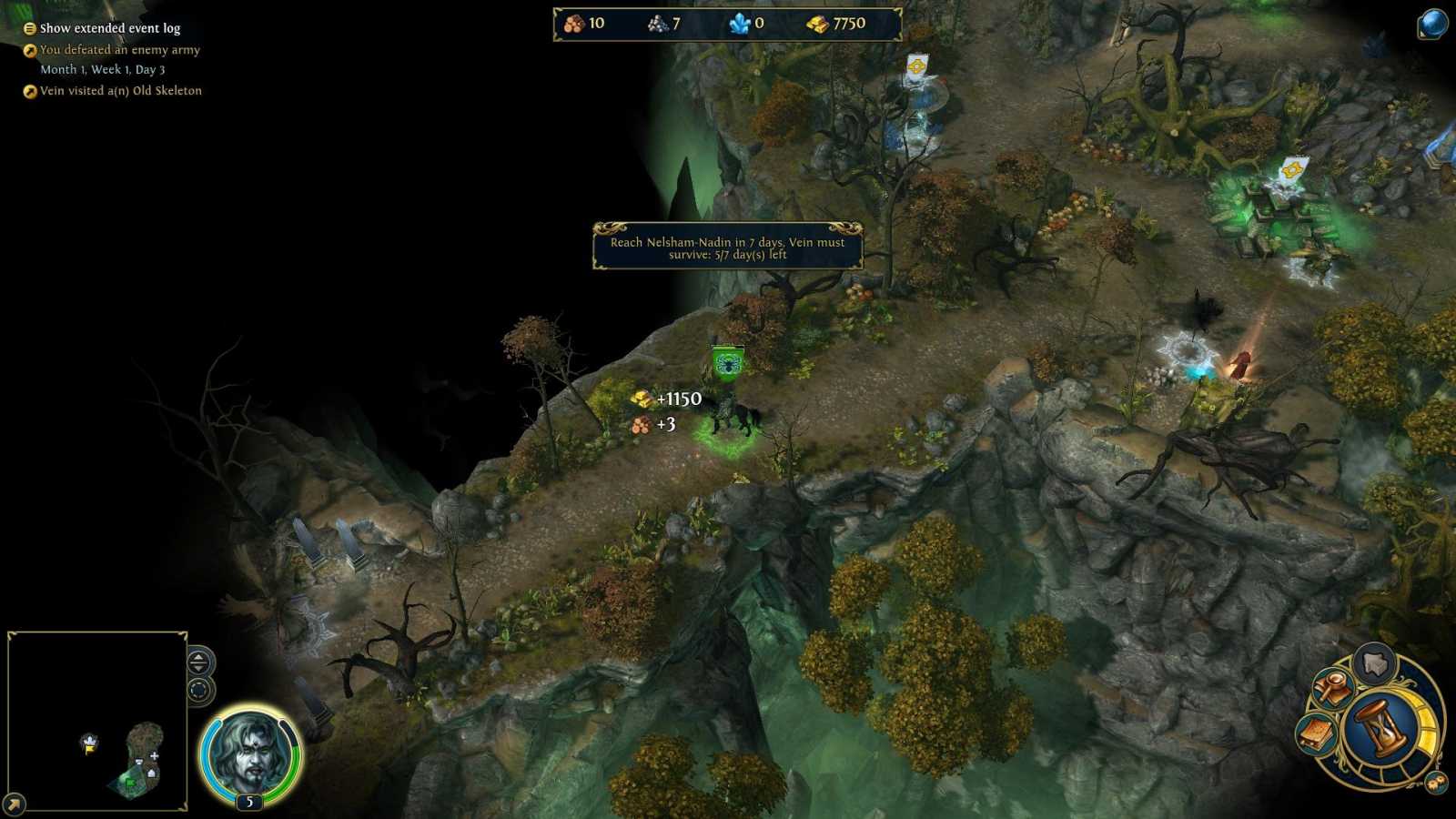Click the small gear icon below the hourglass
This screenshot has height=819, width=1456.
tap(1436, 782)
